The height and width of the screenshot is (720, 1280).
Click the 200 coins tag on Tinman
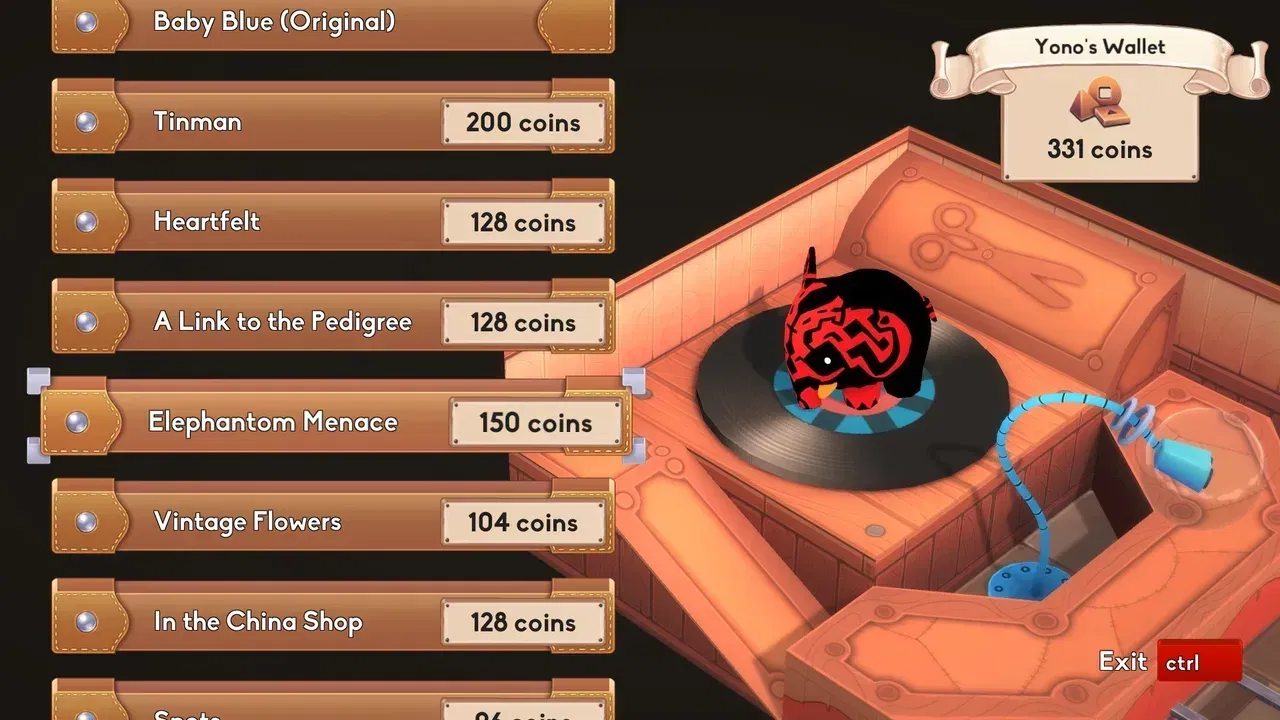coord(524,122)
